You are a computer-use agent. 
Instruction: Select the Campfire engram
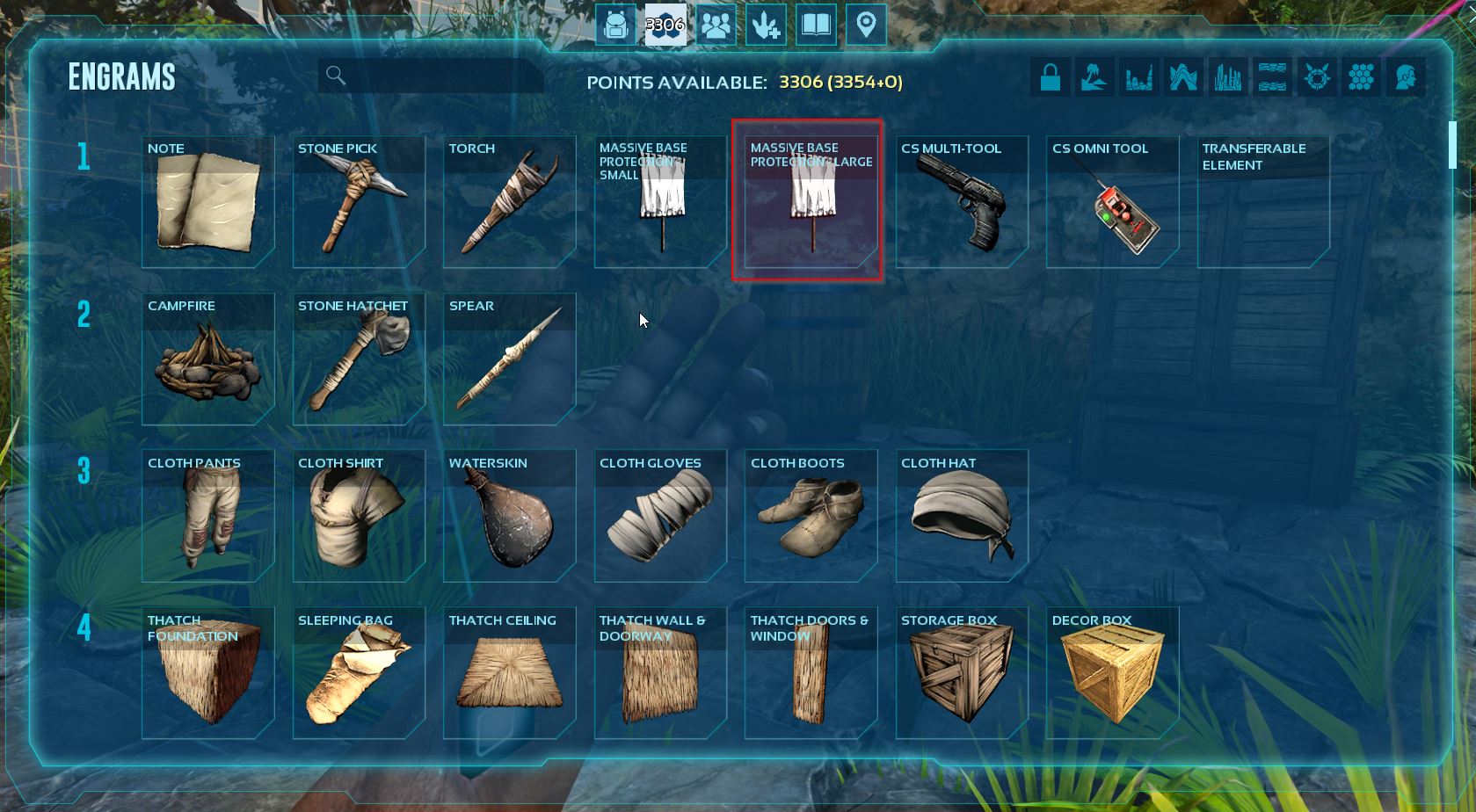208,359
